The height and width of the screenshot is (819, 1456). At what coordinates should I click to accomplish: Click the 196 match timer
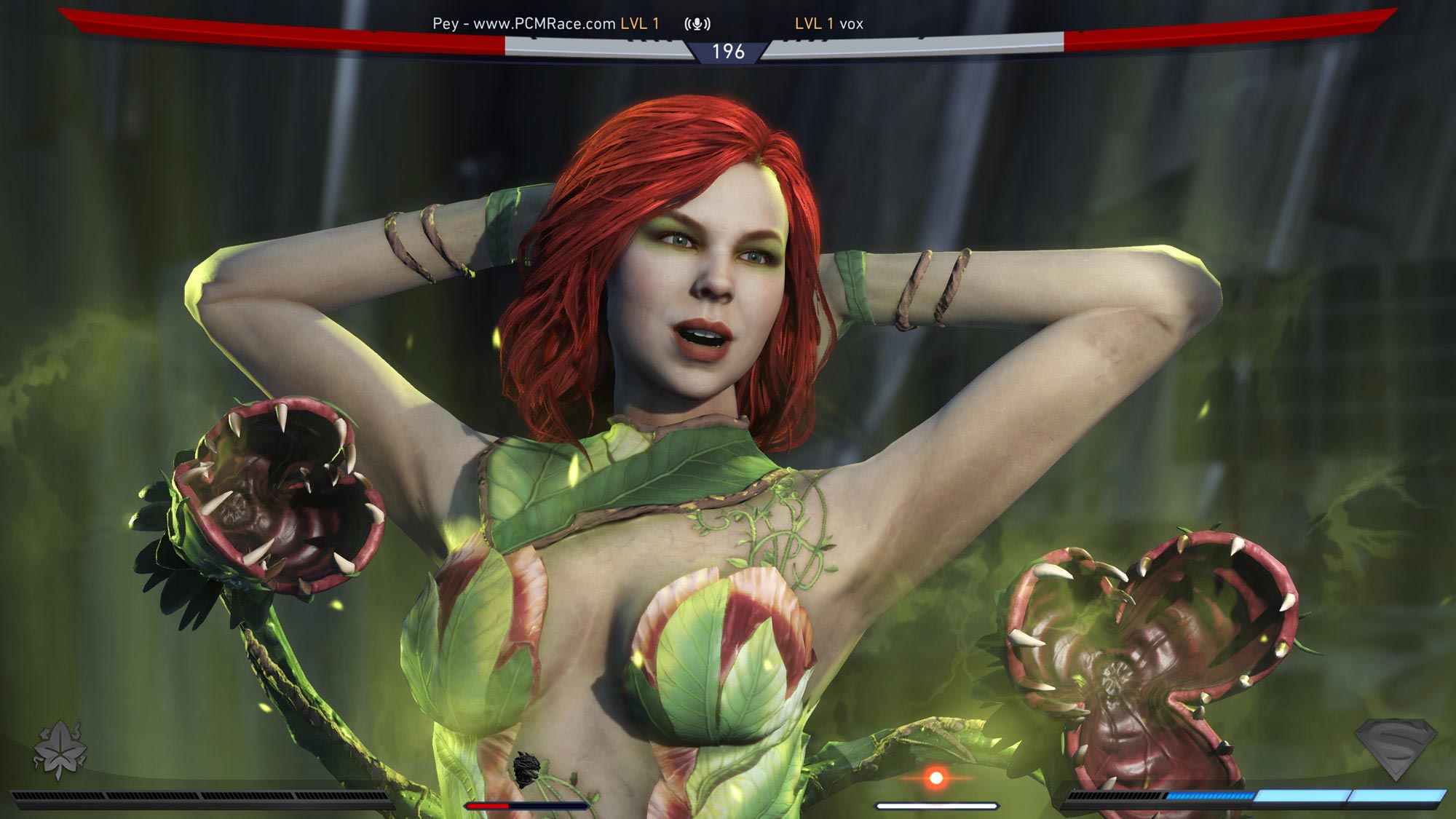pos(729,51)
